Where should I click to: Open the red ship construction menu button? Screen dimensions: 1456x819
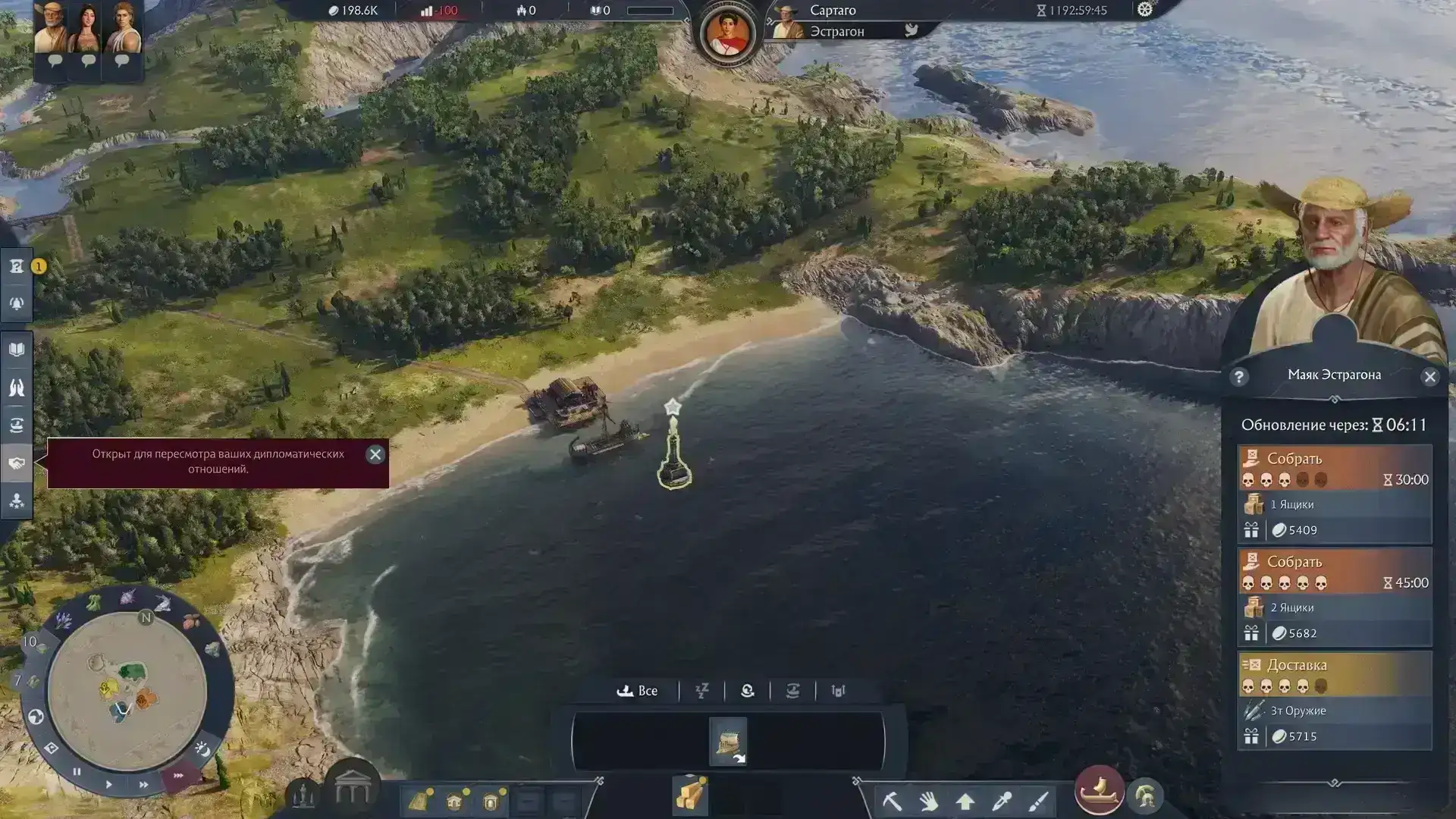coord(1099,790)
